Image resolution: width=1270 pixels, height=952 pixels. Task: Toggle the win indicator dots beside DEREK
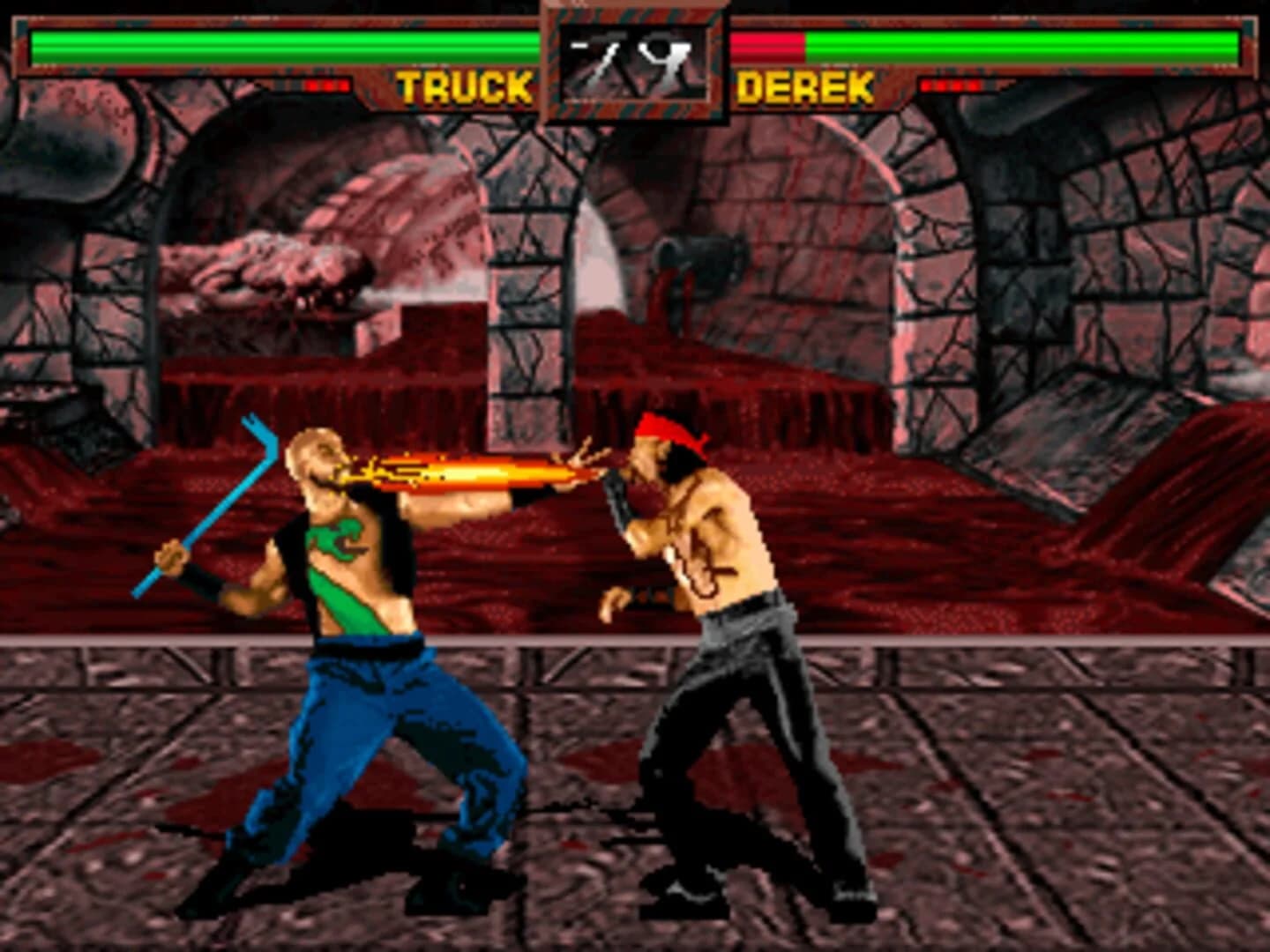click(950, 86)
